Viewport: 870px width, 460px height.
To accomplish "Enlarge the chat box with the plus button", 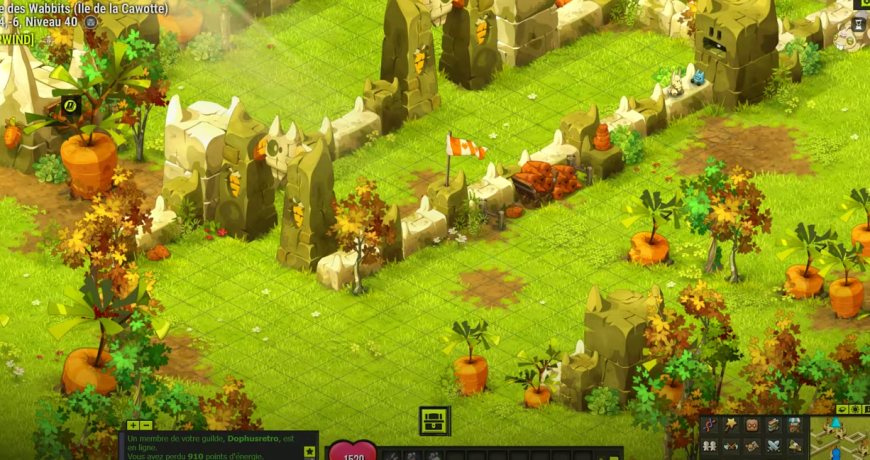I will point(133,425).
